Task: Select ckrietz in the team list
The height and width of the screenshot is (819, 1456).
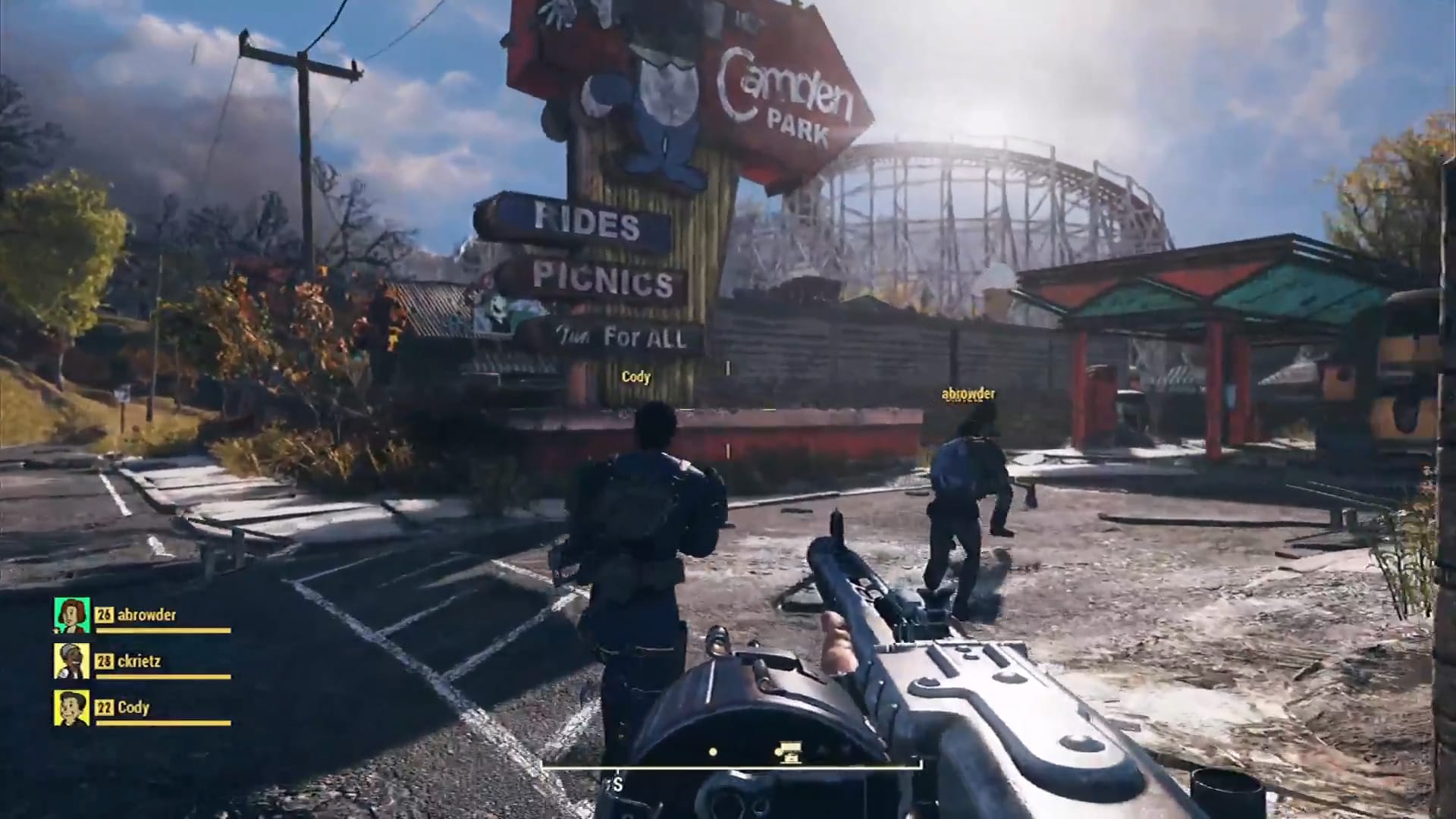Action: (139, 661)
